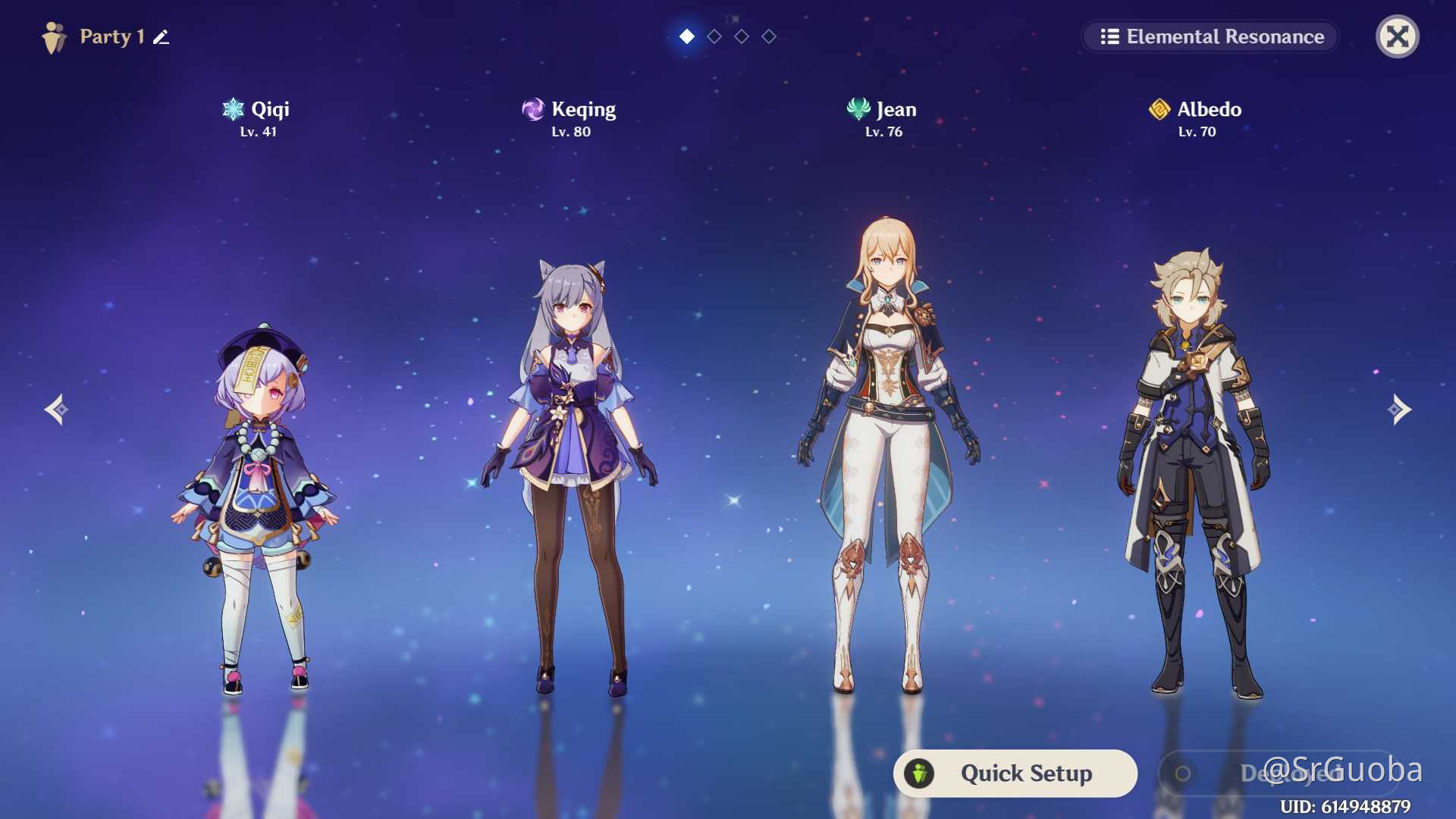Rename Party 1 with the pencil icon

pyautogui.click(x=161, y=37)
